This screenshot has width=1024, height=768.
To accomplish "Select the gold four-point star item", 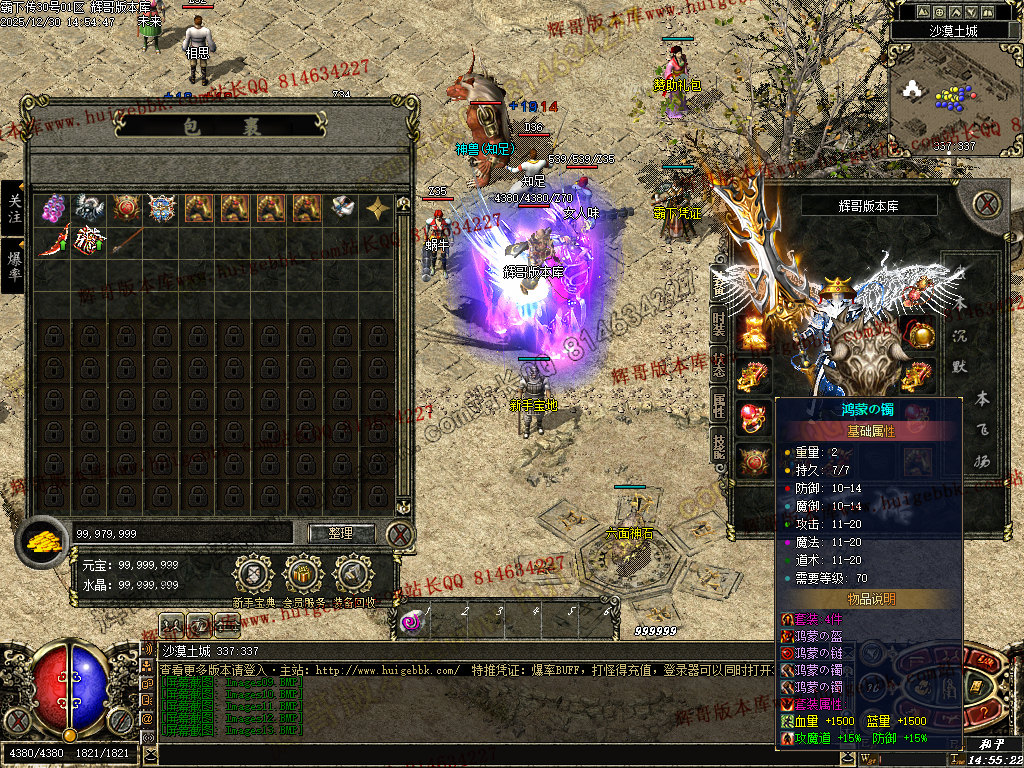I will point(378,208).
